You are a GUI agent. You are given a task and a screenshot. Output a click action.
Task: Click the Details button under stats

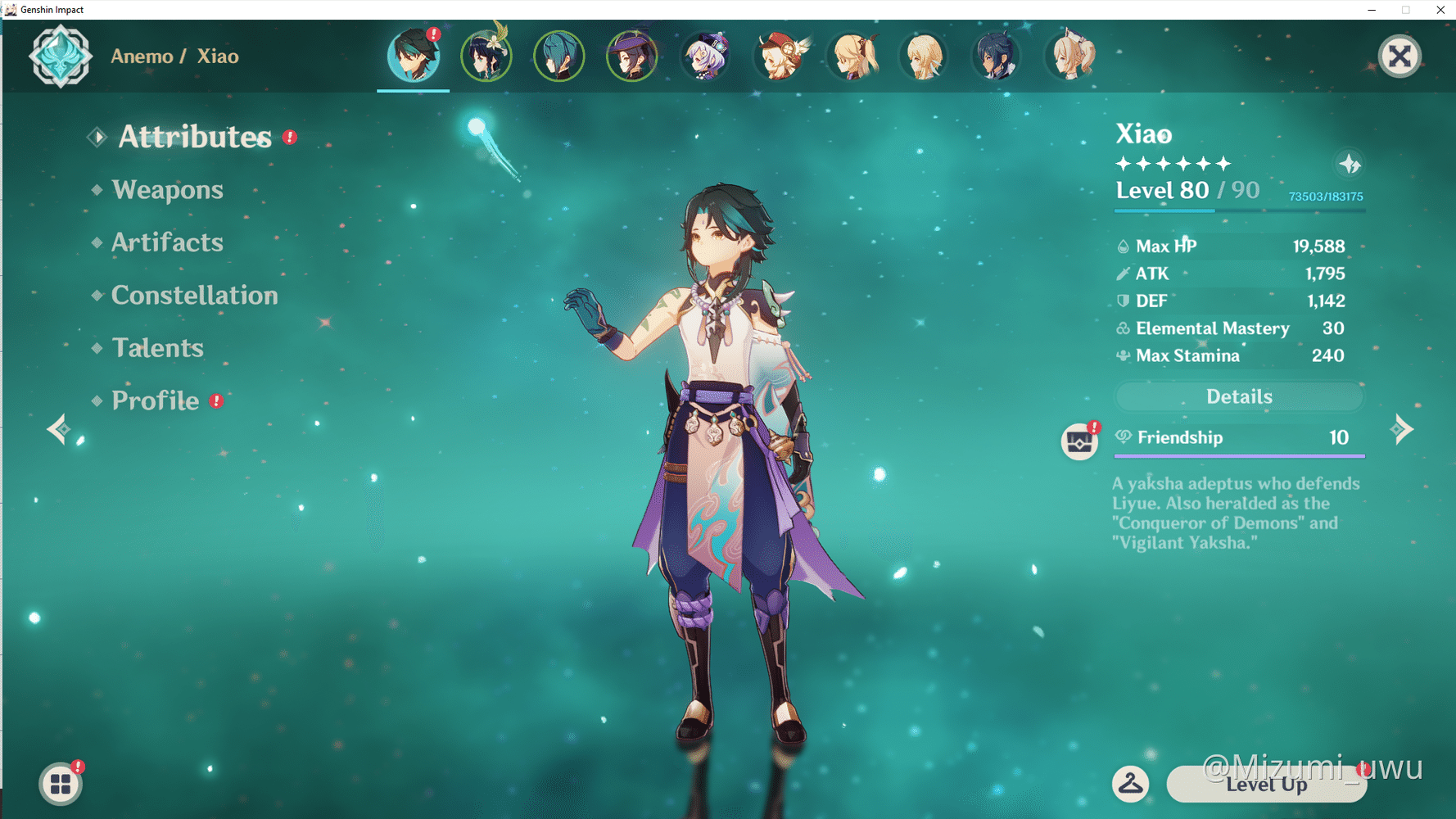tap(1238, 397)
